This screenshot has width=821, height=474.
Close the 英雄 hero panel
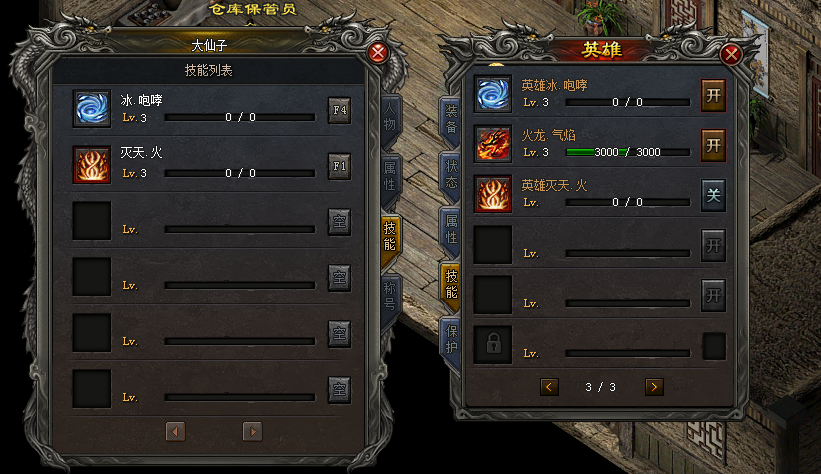pos(731,54)
